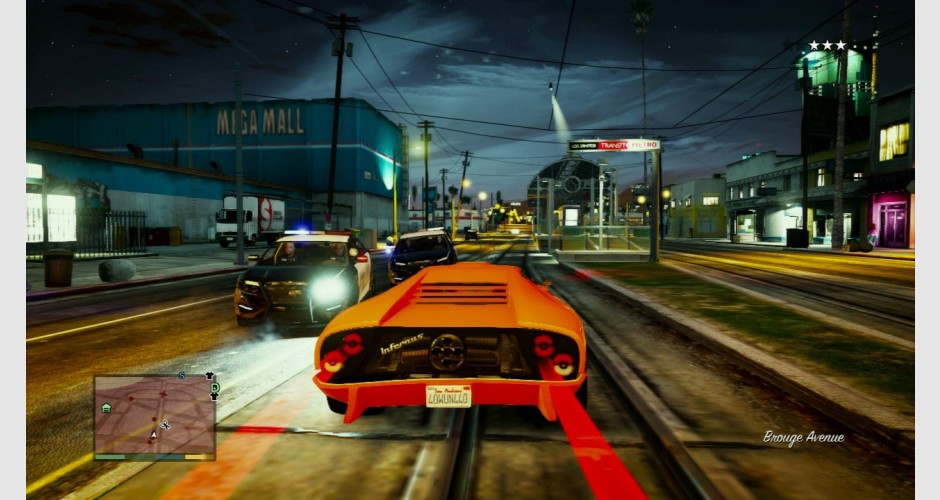Click the barber scissors marker on the minimap
Viewport: 940px width, 500px height.
point(165,425)
